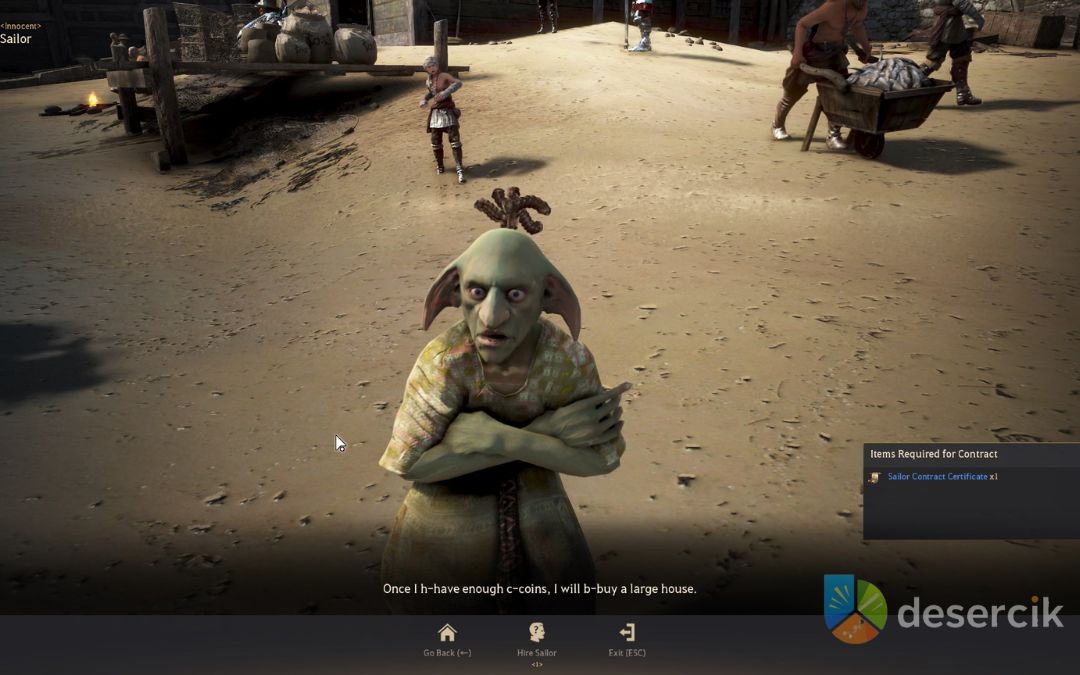Go Back to the previous dialogue
This screenshot has width=1080, height=675.
[447, 638]
